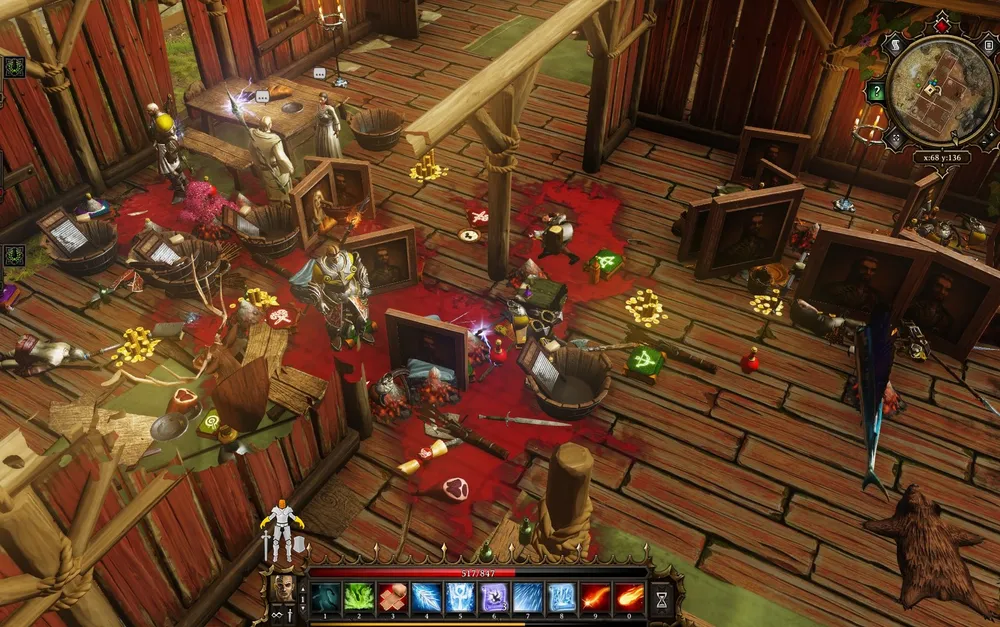
Task: Use the blue scroll in slot 8
Action: [x=562, y=597]
